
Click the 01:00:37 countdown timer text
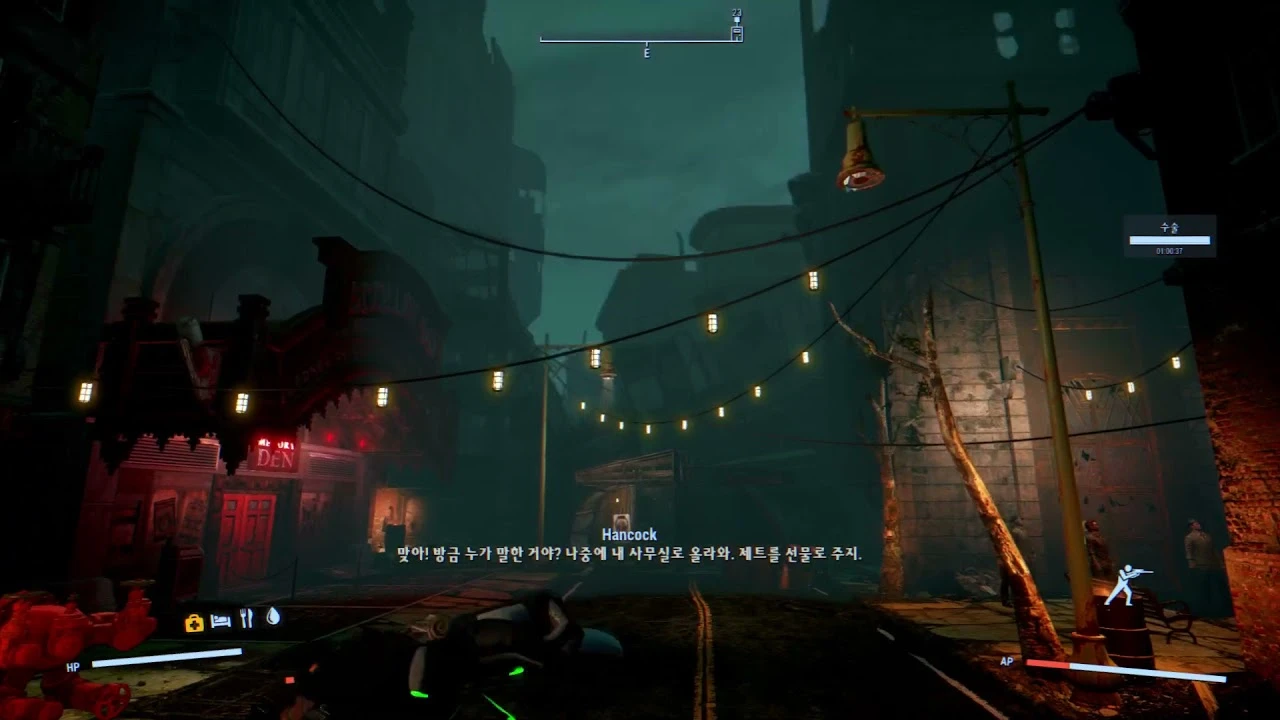point(1169,251)
